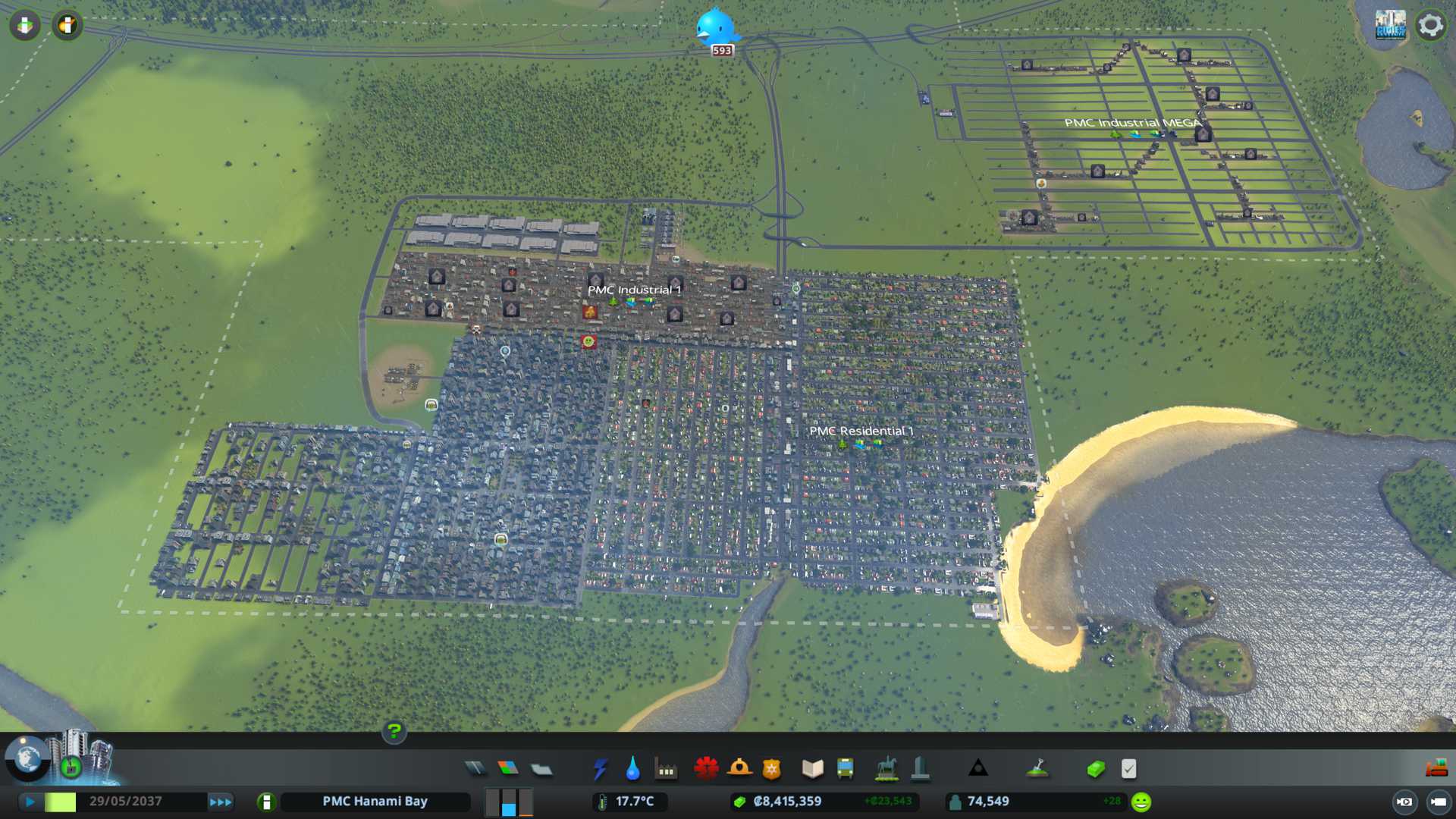Open the Education book menu
The width and height of the screenshot is (1456, 819).
coord(812,769)
